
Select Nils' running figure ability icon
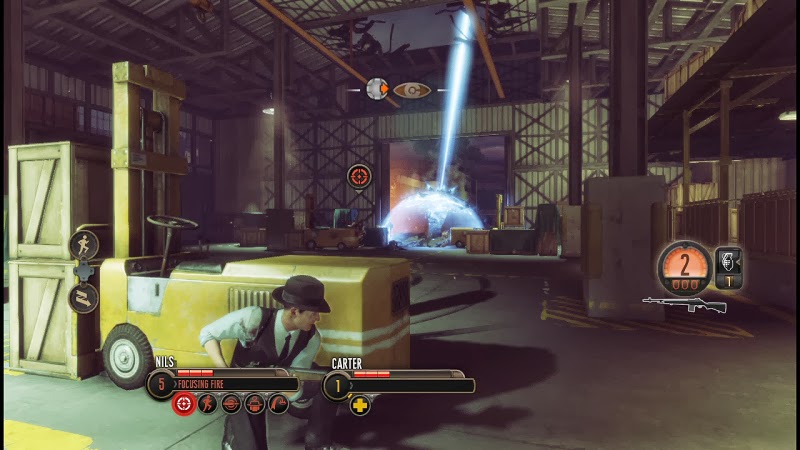click(x=207, y=404)
